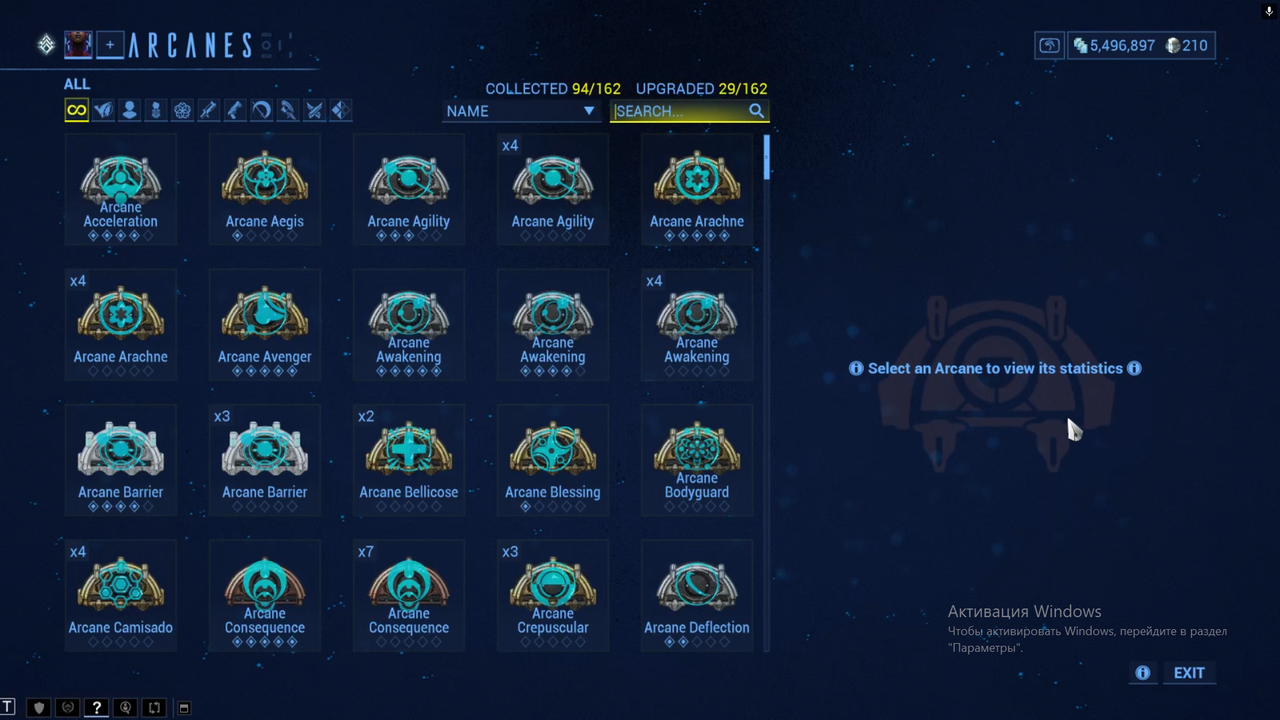Select Arcane Bodyguard
This screenshot has height=720, width=1280.
pyautogui.click(x=697, y=459)
